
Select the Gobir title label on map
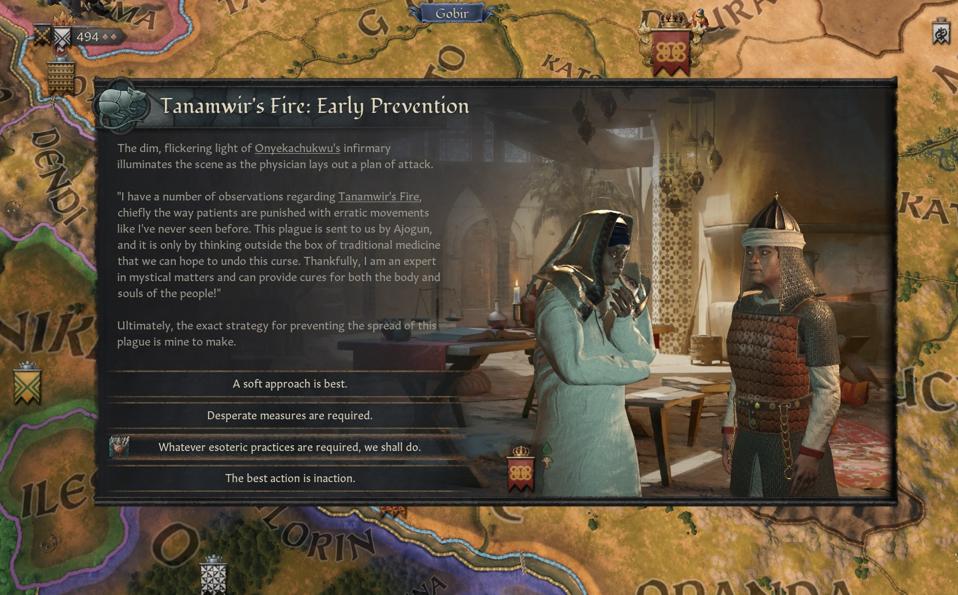click(x=451, y=13)
